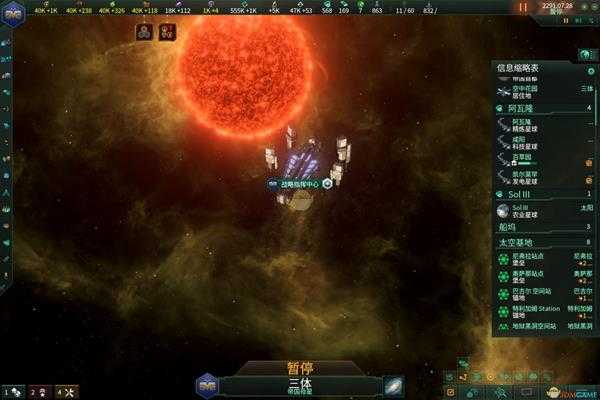Click the galaxy map button by 三体
This screenshot has height=400, width=600.
coord(393,385)
